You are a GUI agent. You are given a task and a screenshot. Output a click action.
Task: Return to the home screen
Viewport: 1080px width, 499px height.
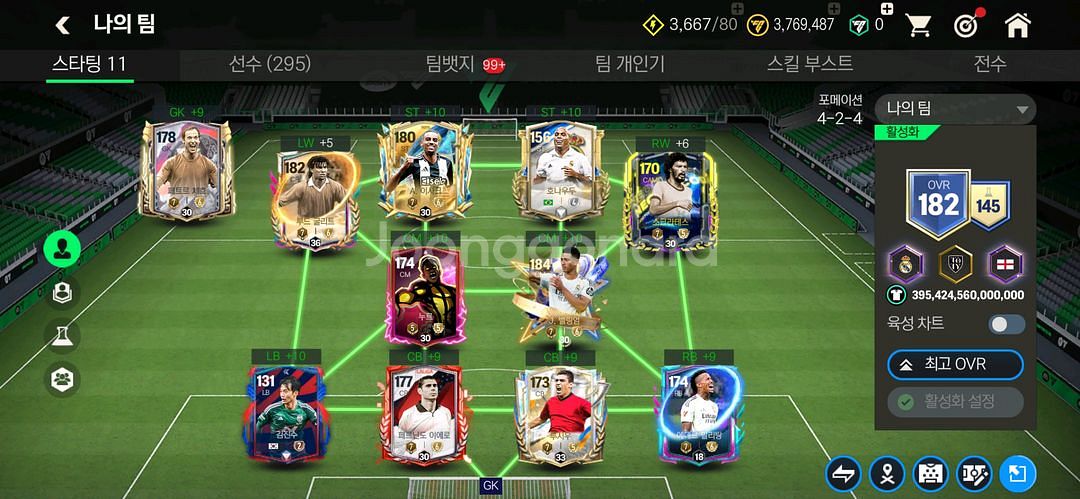click(x=1018, y=24)
